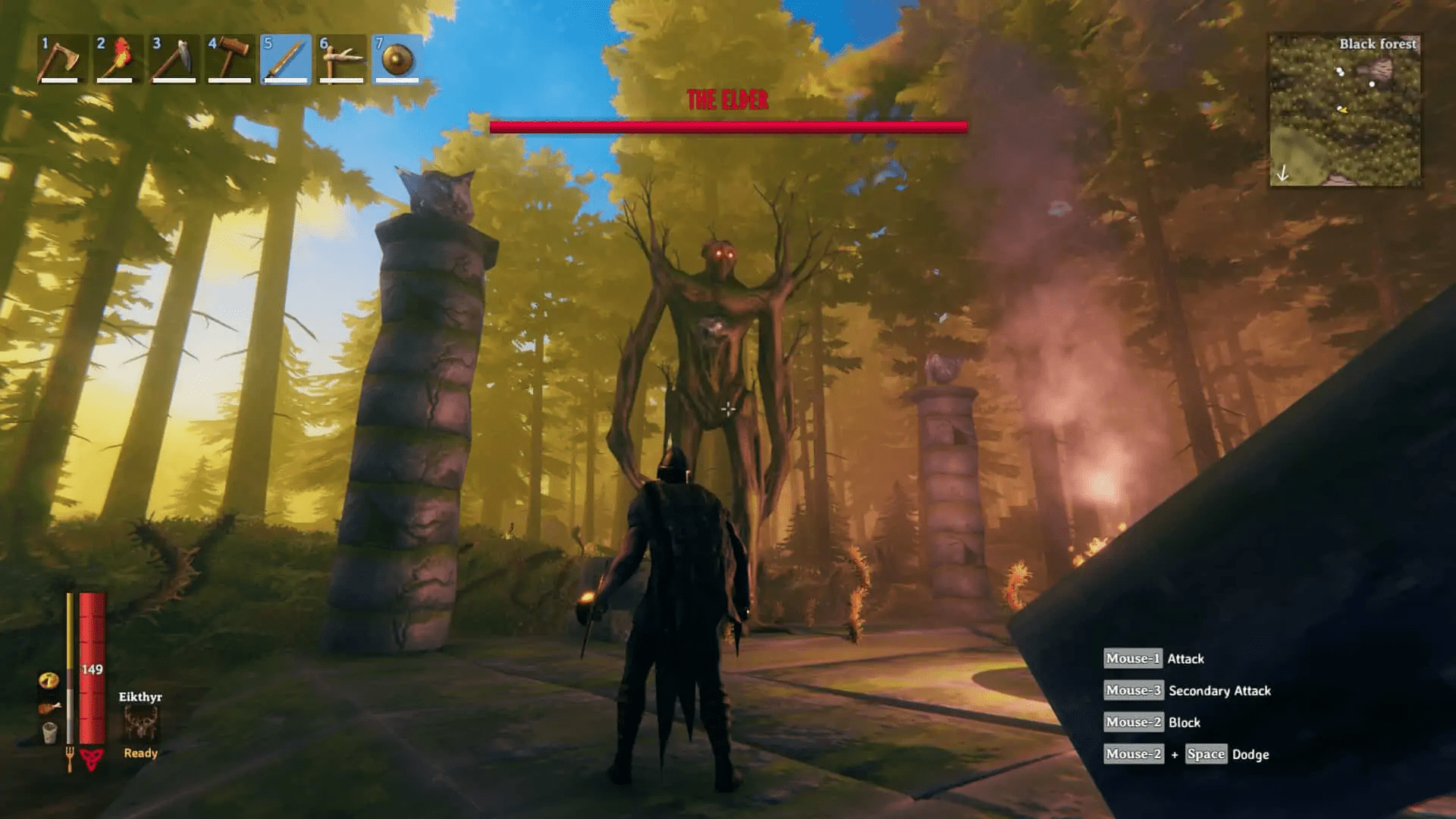Expand the Black forest map label
Image resolution: width=1456 pixels, height=819 pixels.
click(x=1378, y=44)
